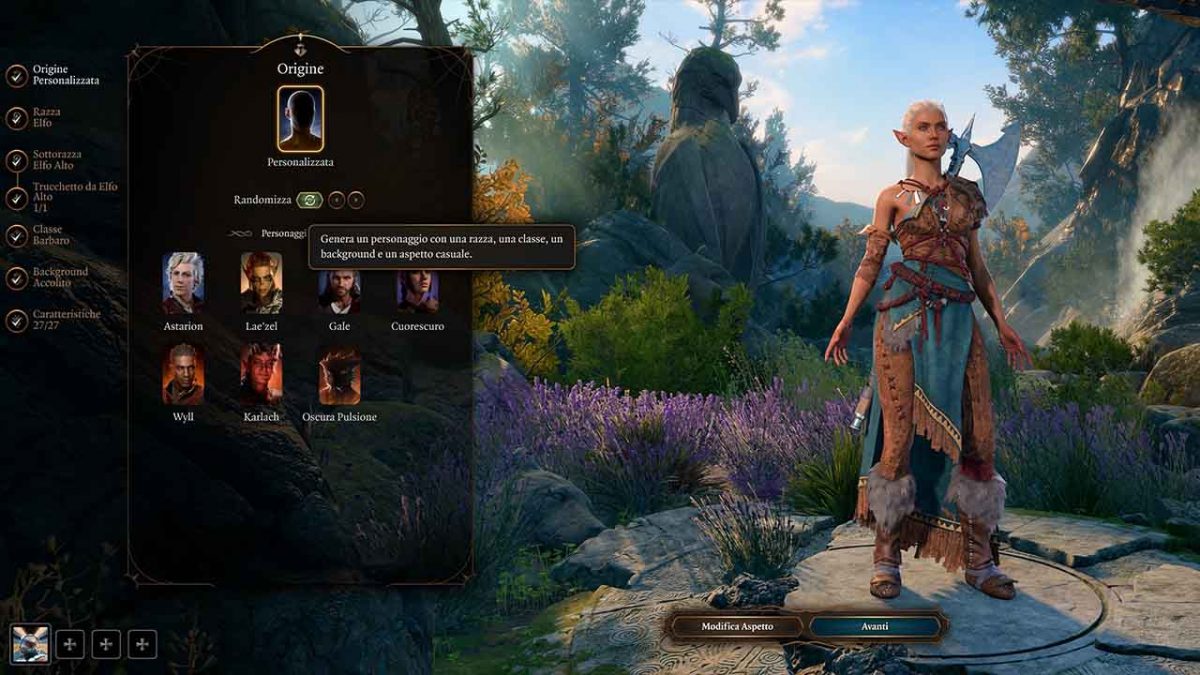Continue with the Avanti button
The height and width of the screenshot is (675, 1200).
875,627
